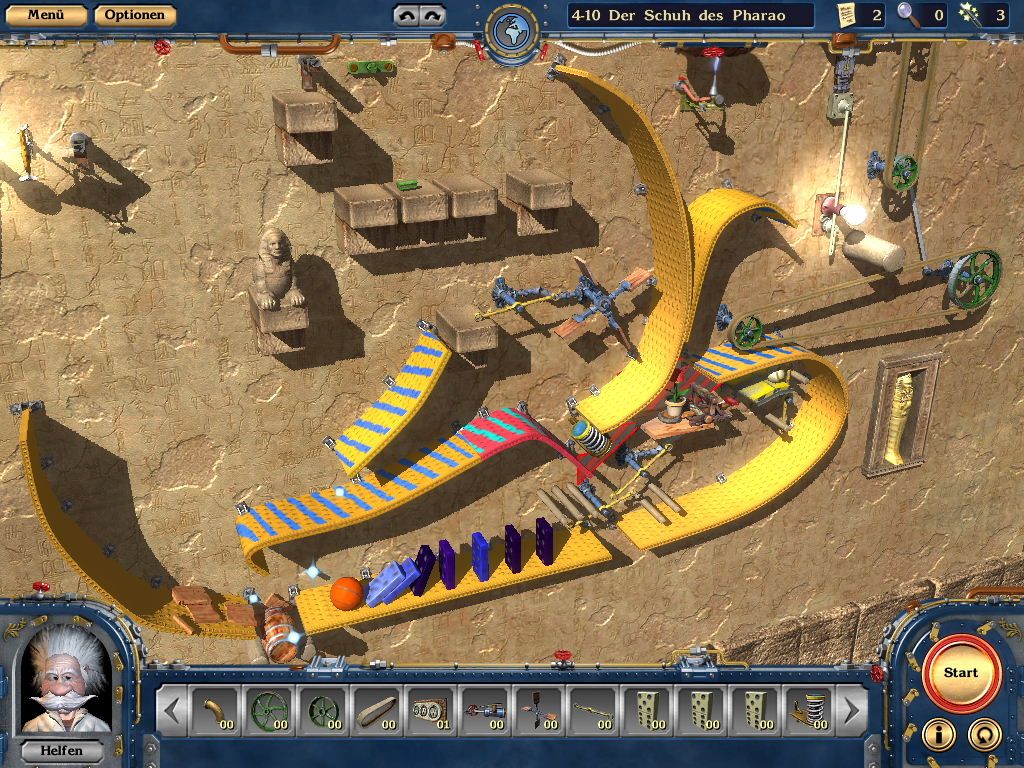
Task: Select the curved pipe inventory slot
Action: point(214,711)
